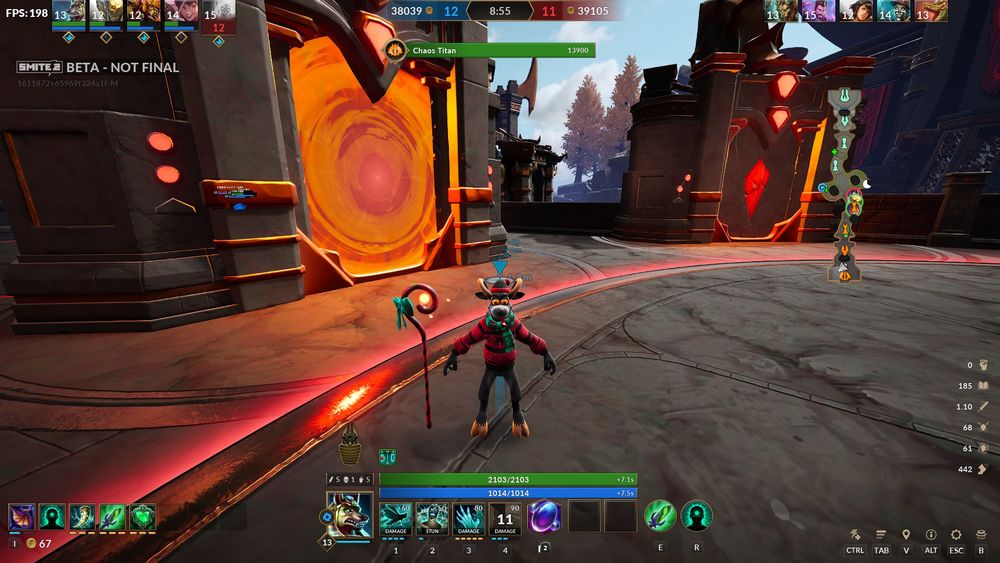Trigger the glowing head silhouette relic

coord(696,516)
